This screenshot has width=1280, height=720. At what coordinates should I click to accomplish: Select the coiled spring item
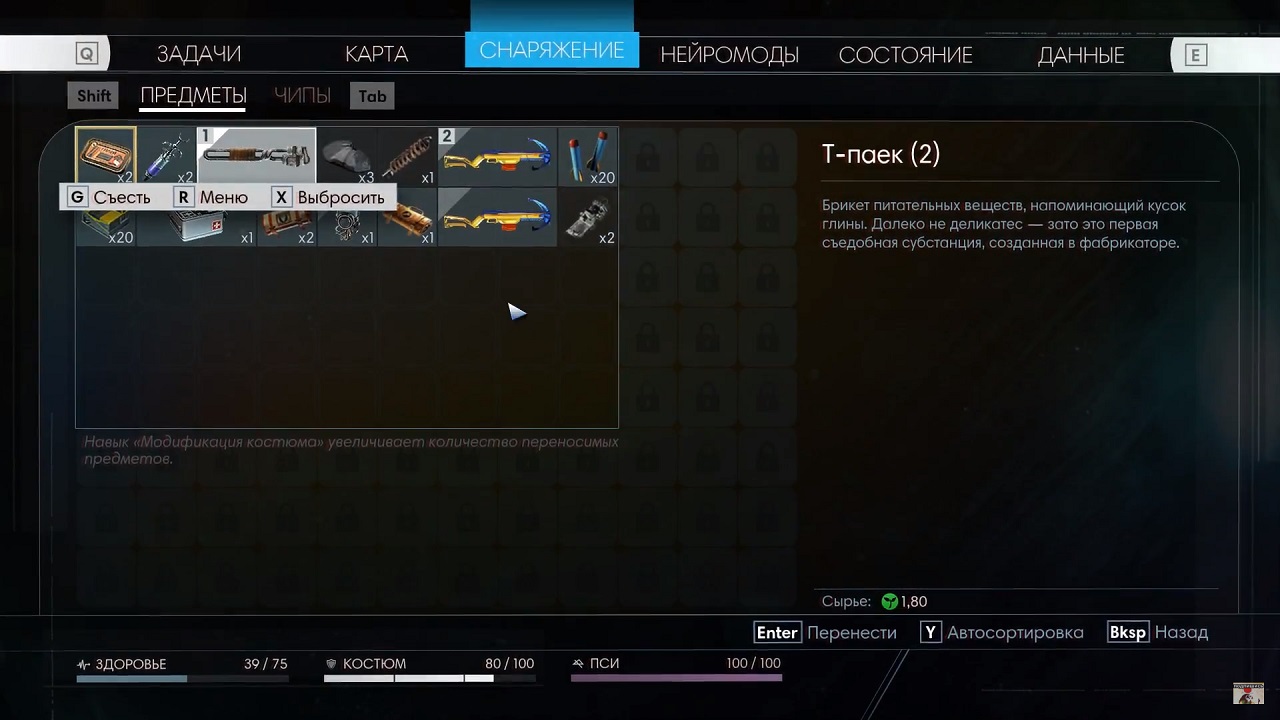coord(407,157)
